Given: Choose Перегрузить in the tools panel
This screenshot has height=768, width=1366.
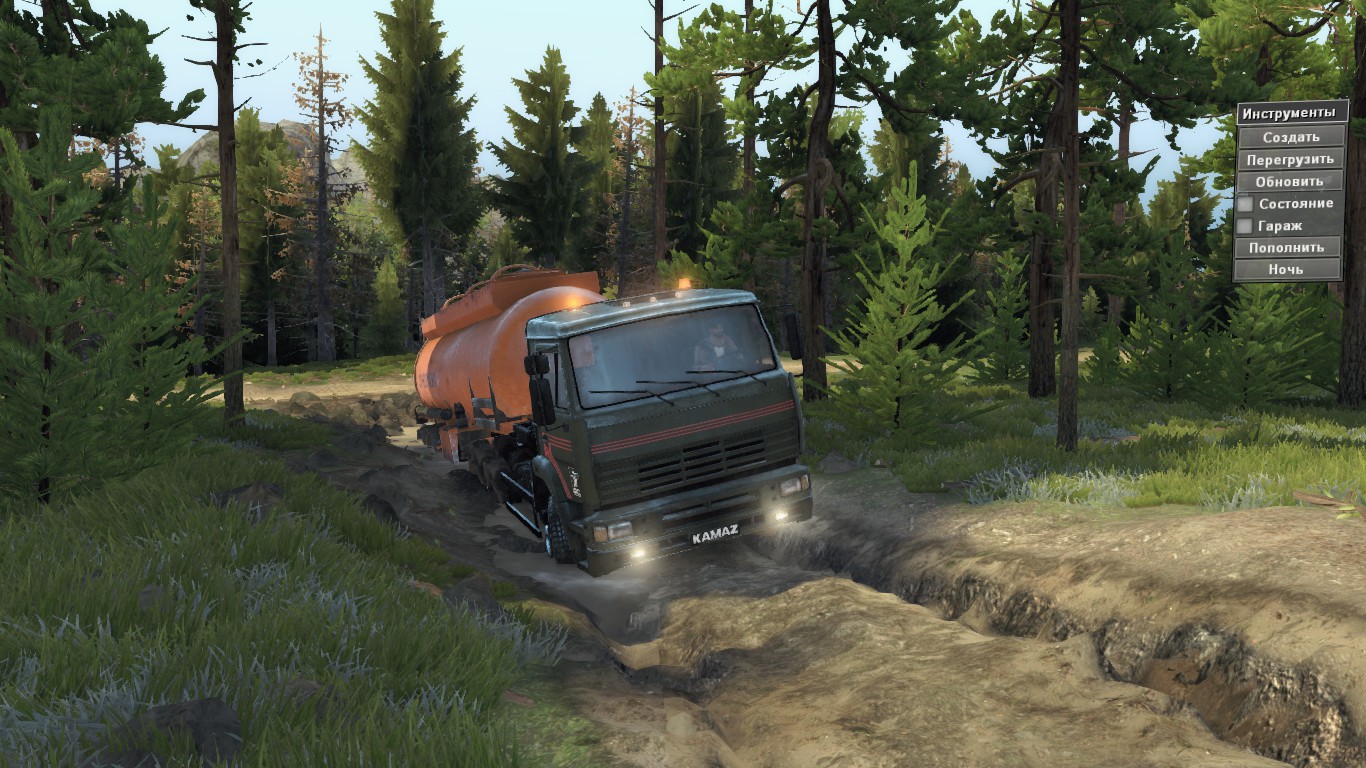Looking at the screenshot, I should point(1290,159).
